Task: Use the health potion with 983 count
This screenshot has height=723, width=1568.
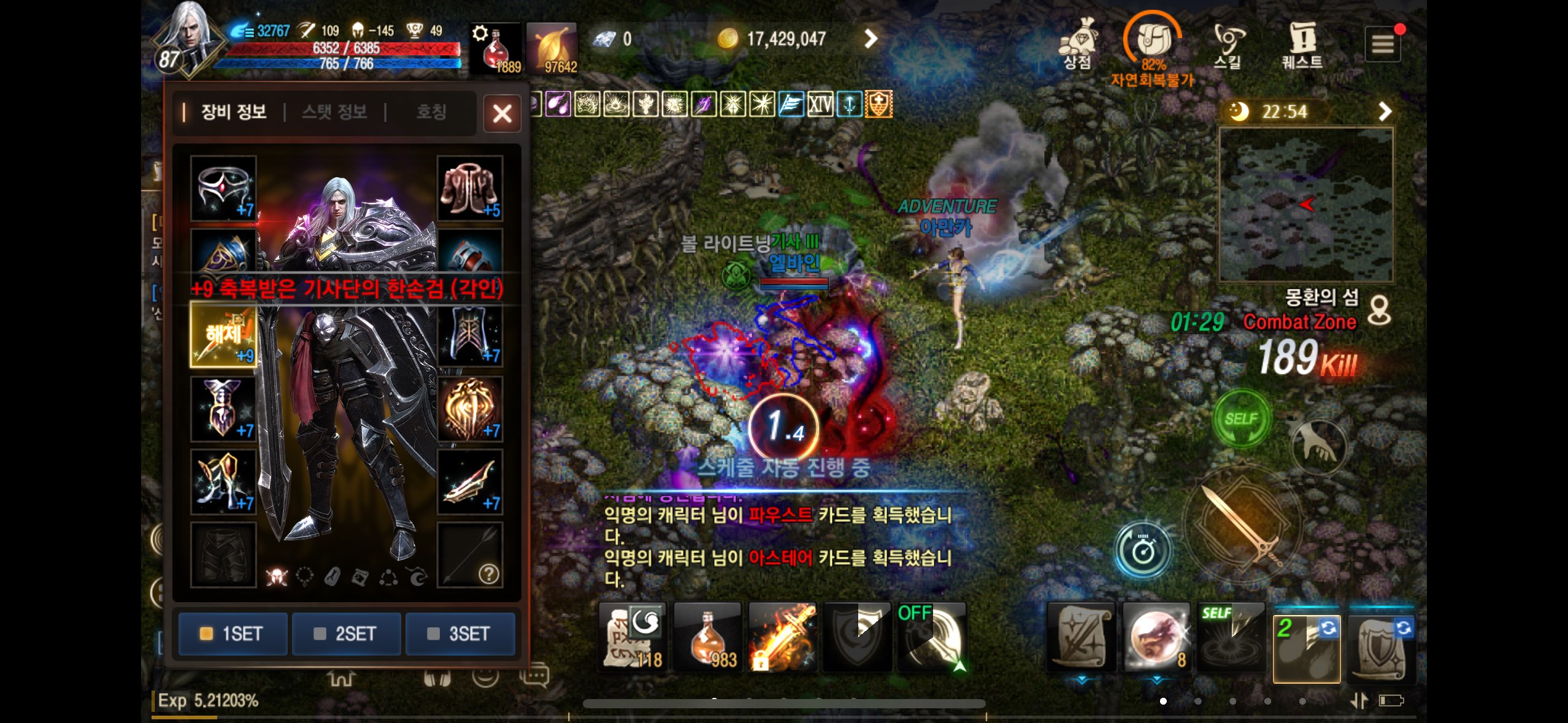Action: tap(707, 637)
